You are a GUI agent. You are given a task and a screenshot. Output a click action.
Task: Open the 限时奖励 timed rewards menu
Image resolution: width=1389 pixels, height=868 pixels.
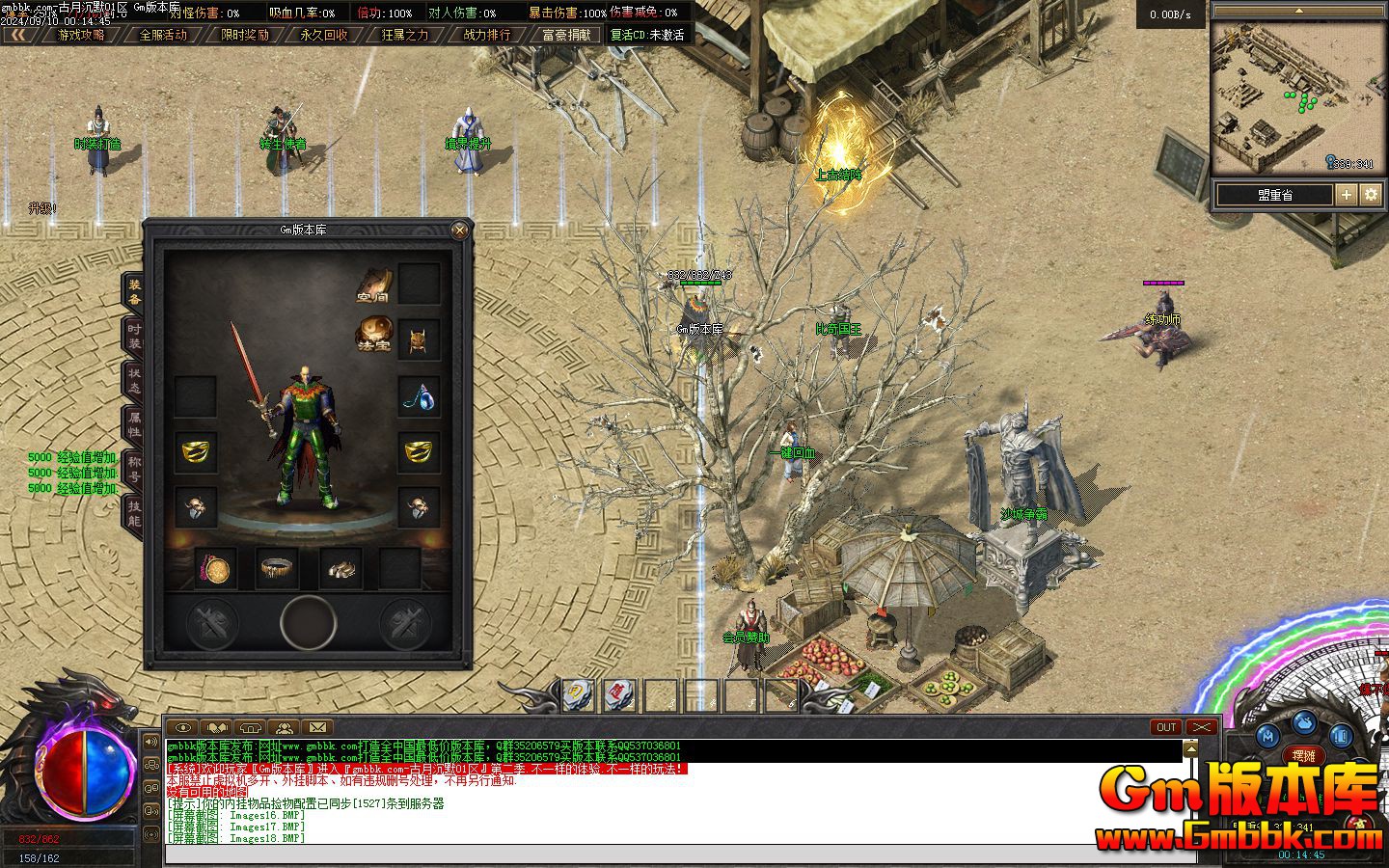pos(245,35)
